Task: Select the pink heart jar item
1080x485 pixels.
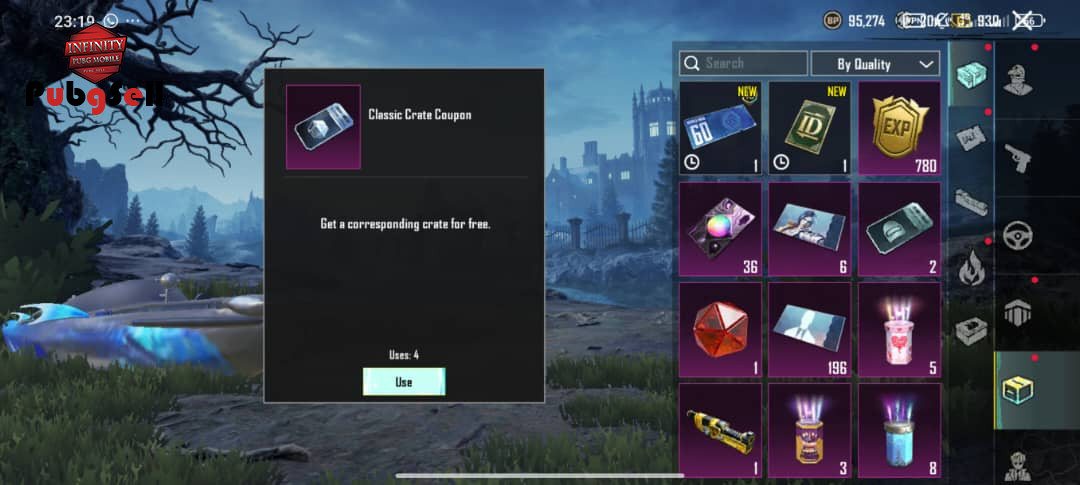Action: pos(899,329)
